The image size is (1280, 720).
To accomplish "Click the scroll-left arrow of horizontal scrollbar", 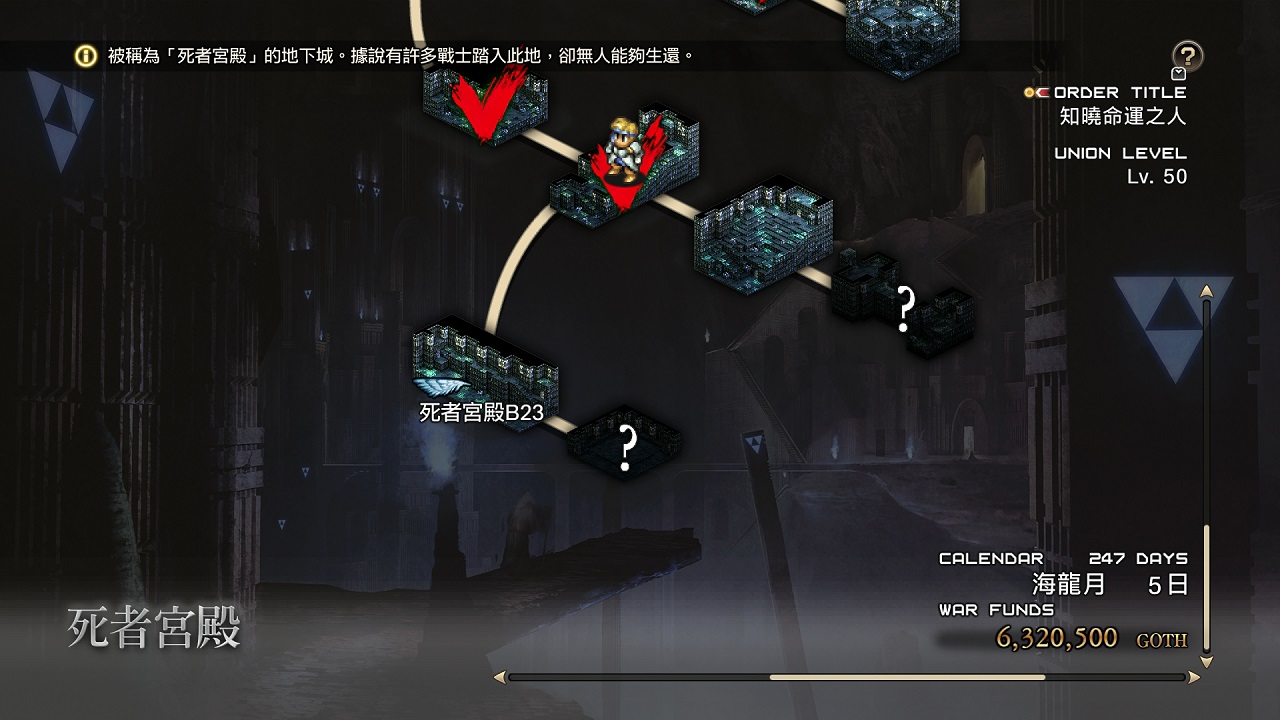I will [499, 677].
